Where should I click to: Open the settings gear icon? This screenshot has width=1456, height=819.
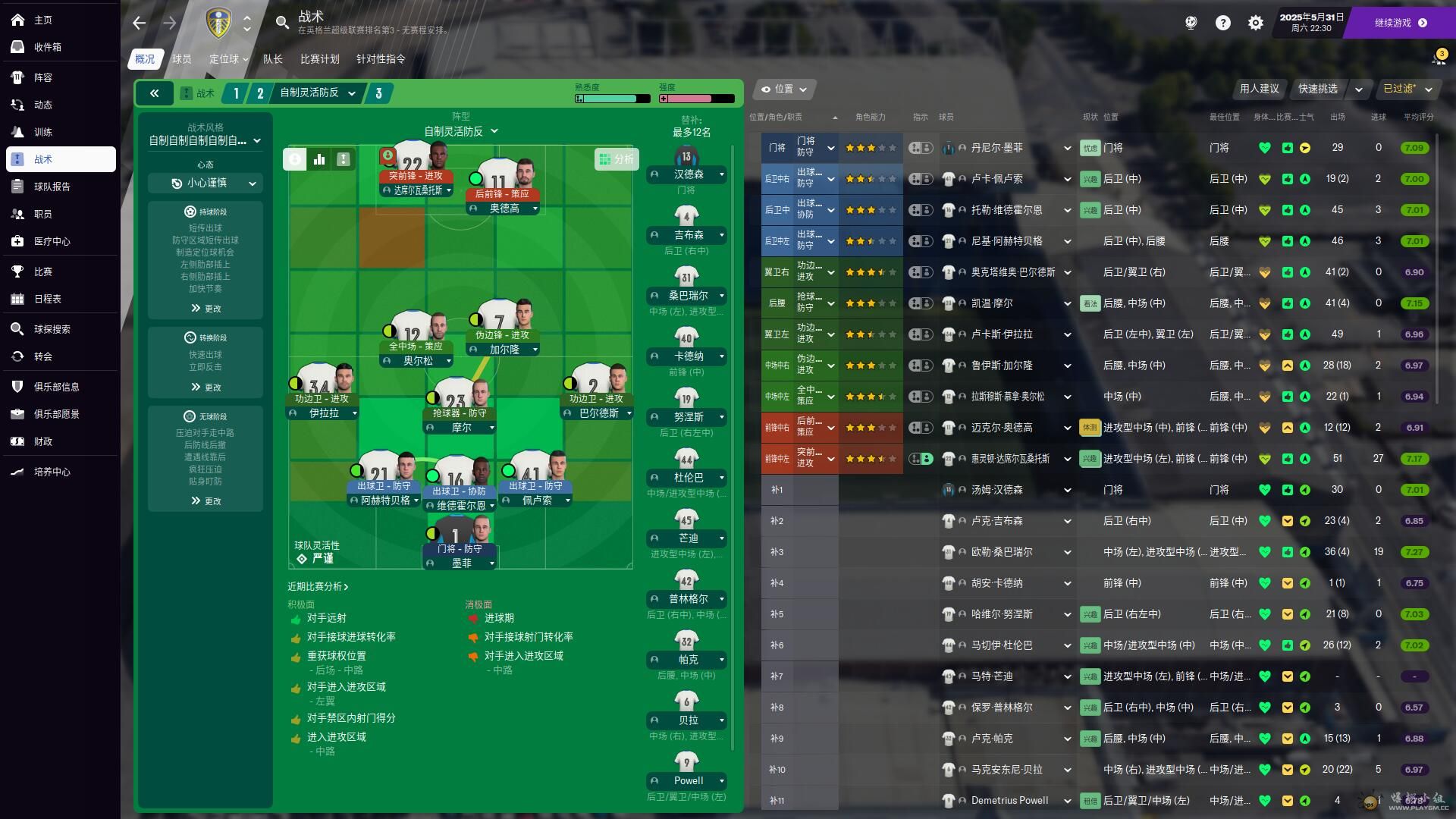pyautogui.click(x=1256, y=23)
